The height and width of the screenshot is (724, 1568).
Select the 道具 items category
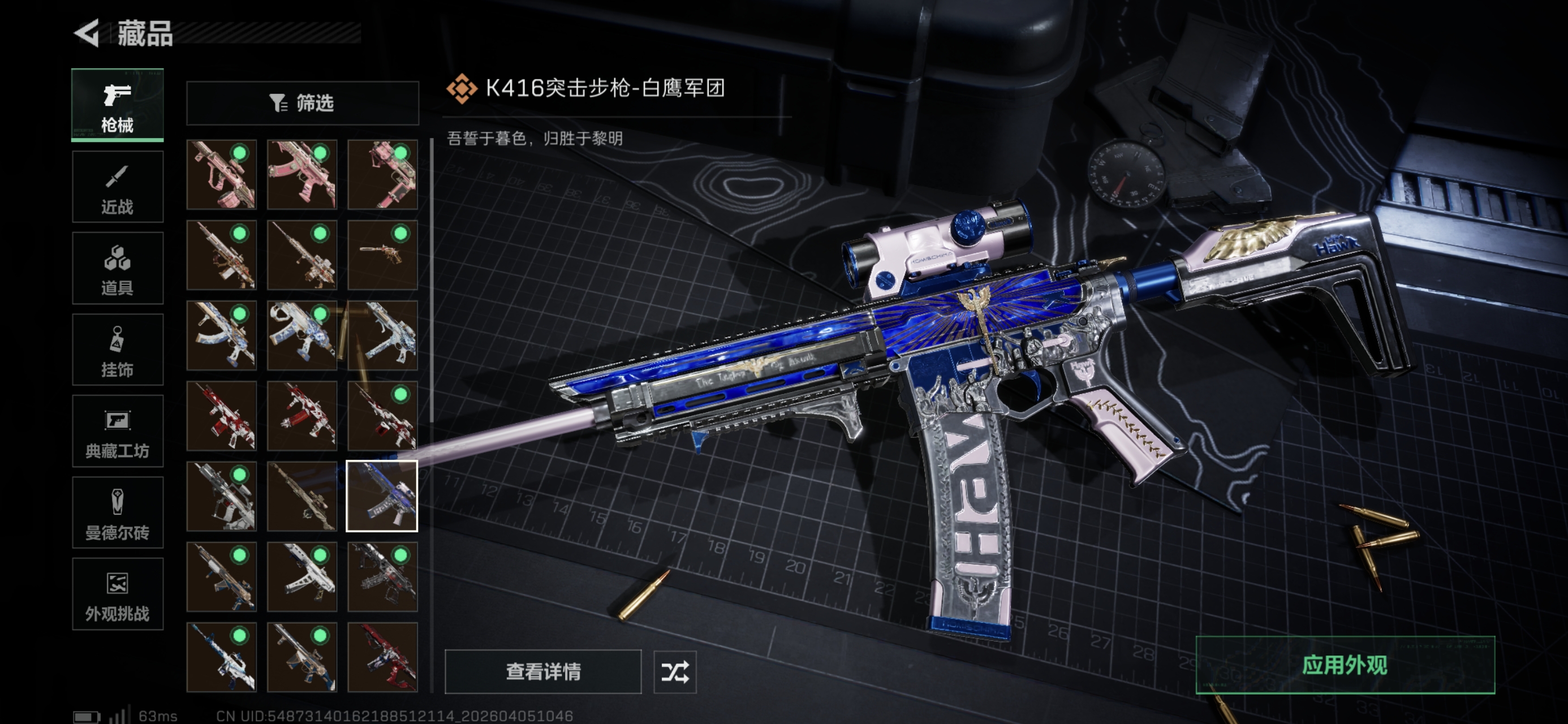(118, 268)
